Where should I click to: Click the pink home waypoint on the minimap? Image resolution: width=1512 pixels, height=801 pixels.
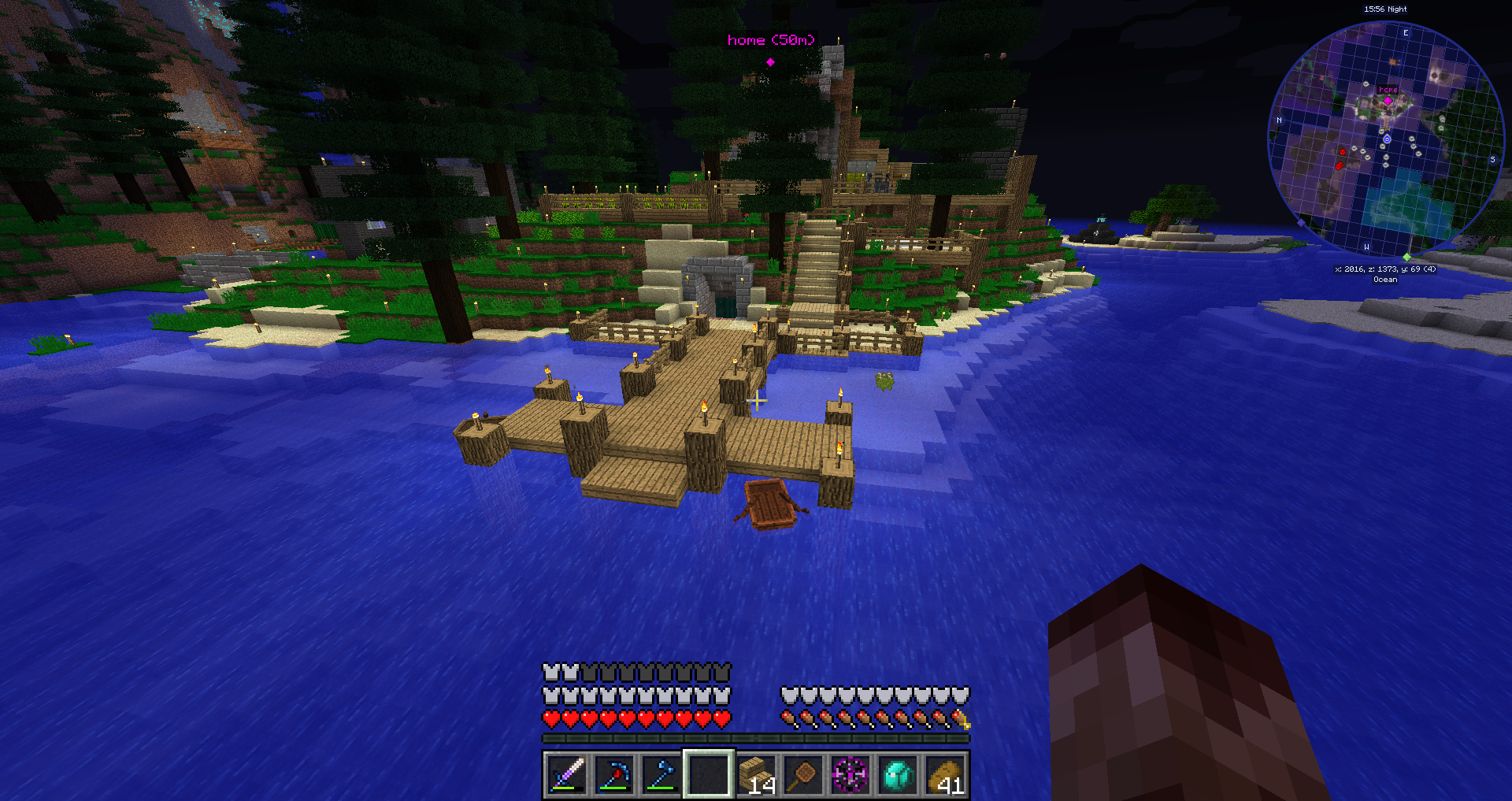click(x=1388, y=100)
